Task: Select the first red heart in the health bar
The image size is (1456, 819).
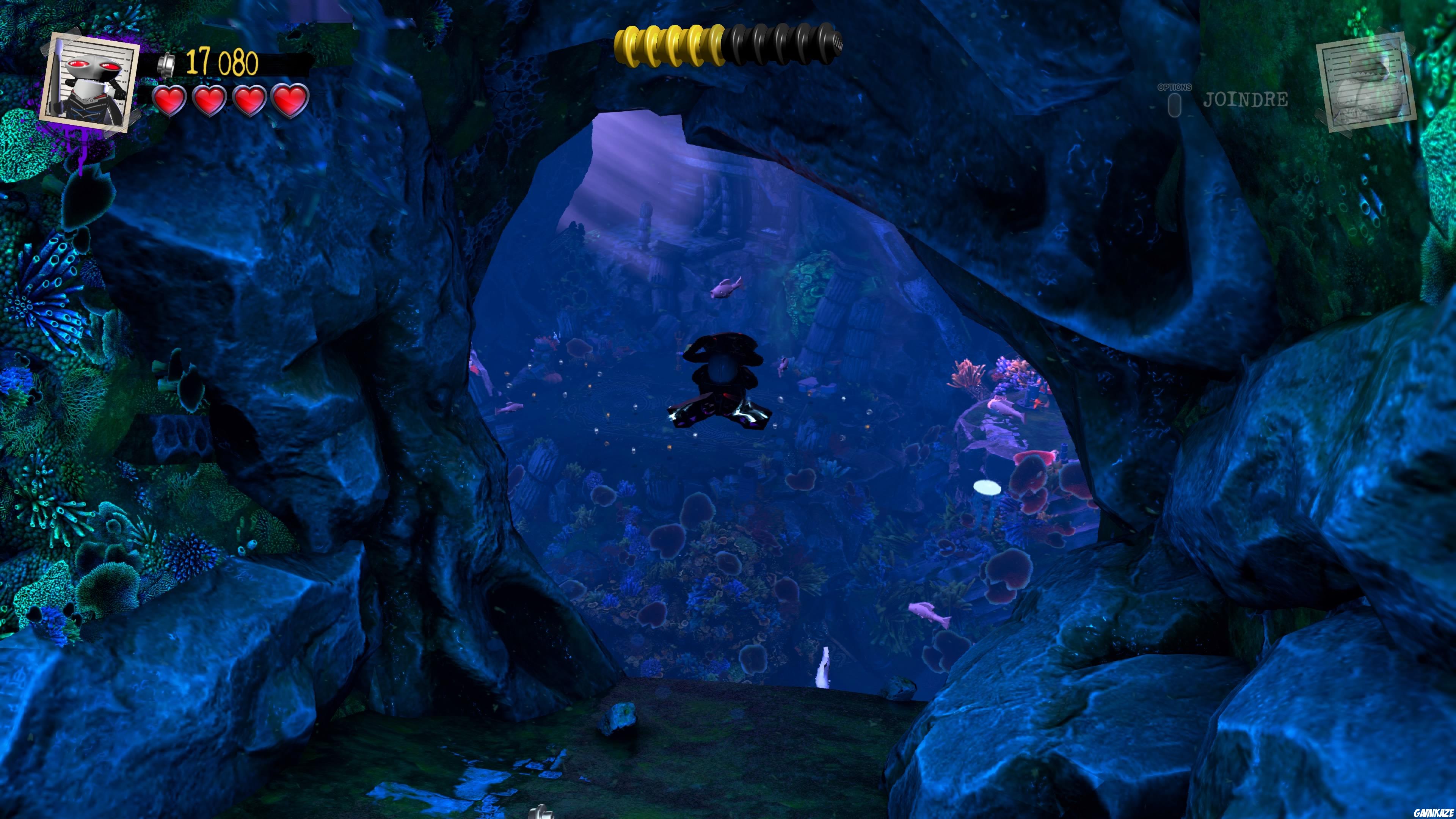Action: click(169, 102)
